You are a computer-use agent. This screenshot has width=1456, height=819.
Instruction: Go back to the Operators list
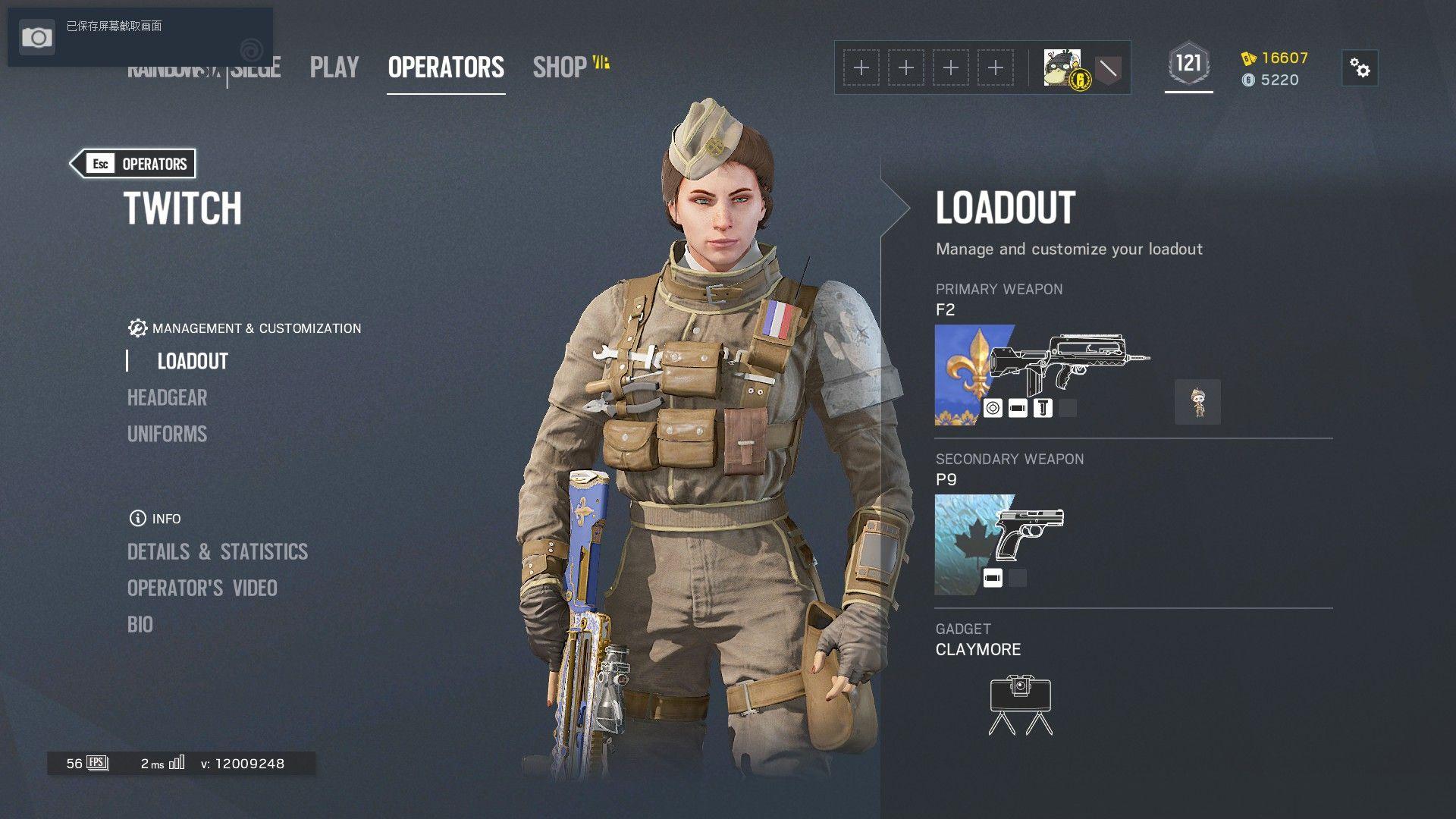pos(133,164)
